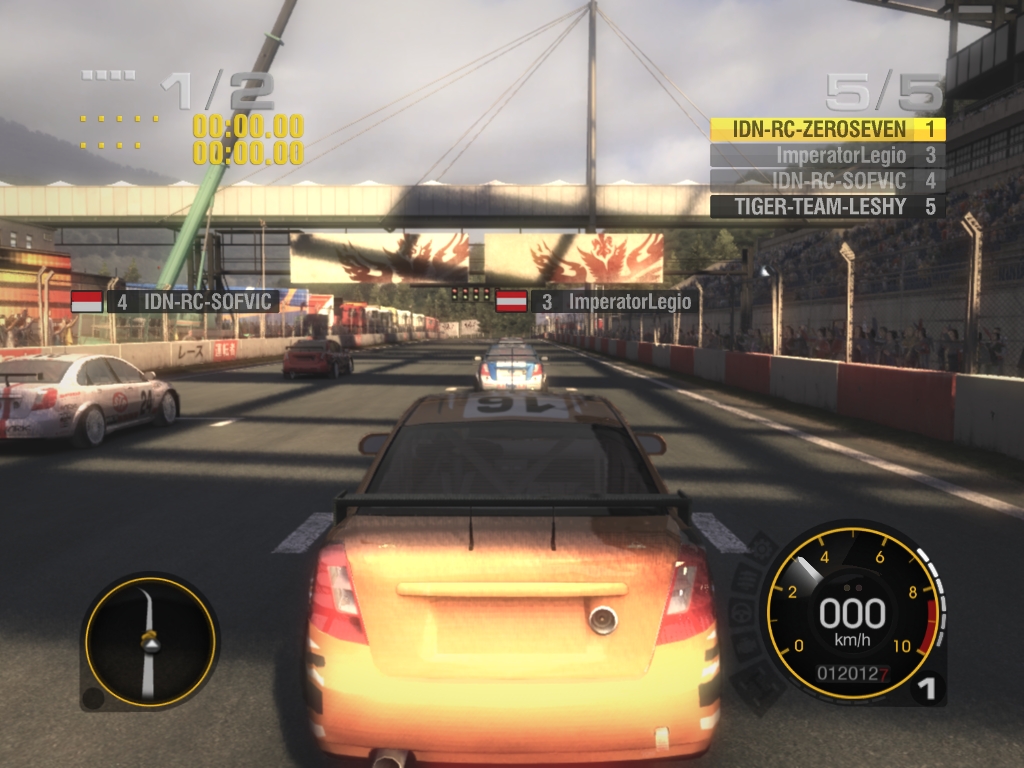
Task: Select TIGER-TEAM-LESHY in the standings list
Action: tap(827, 207)
